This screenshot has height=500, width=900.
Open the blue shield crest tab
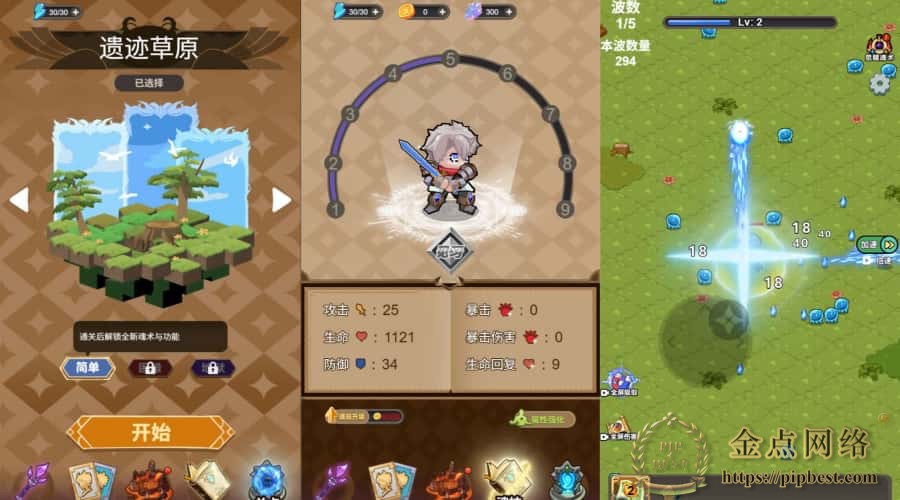[x=569, y=480]
